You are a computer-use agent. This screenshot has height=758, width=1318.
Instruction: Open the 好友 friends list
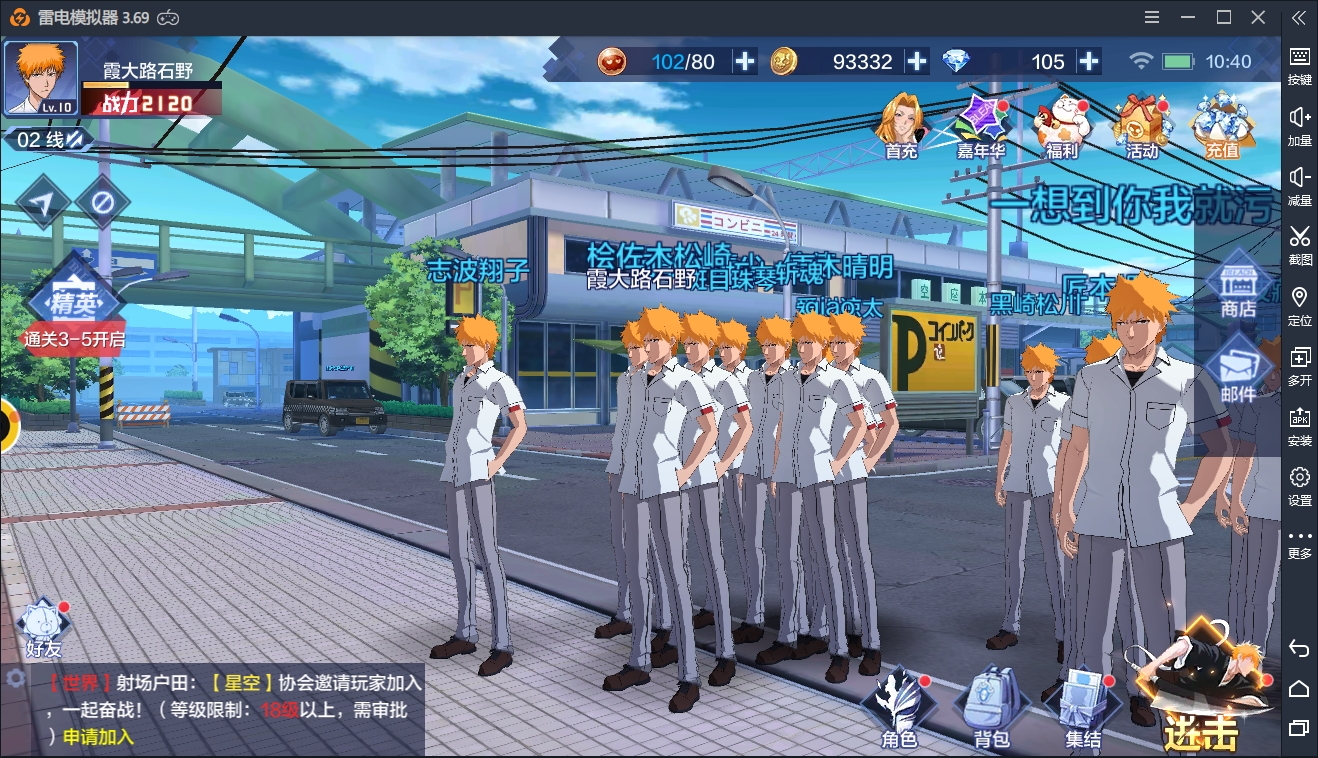pos(43,629)
